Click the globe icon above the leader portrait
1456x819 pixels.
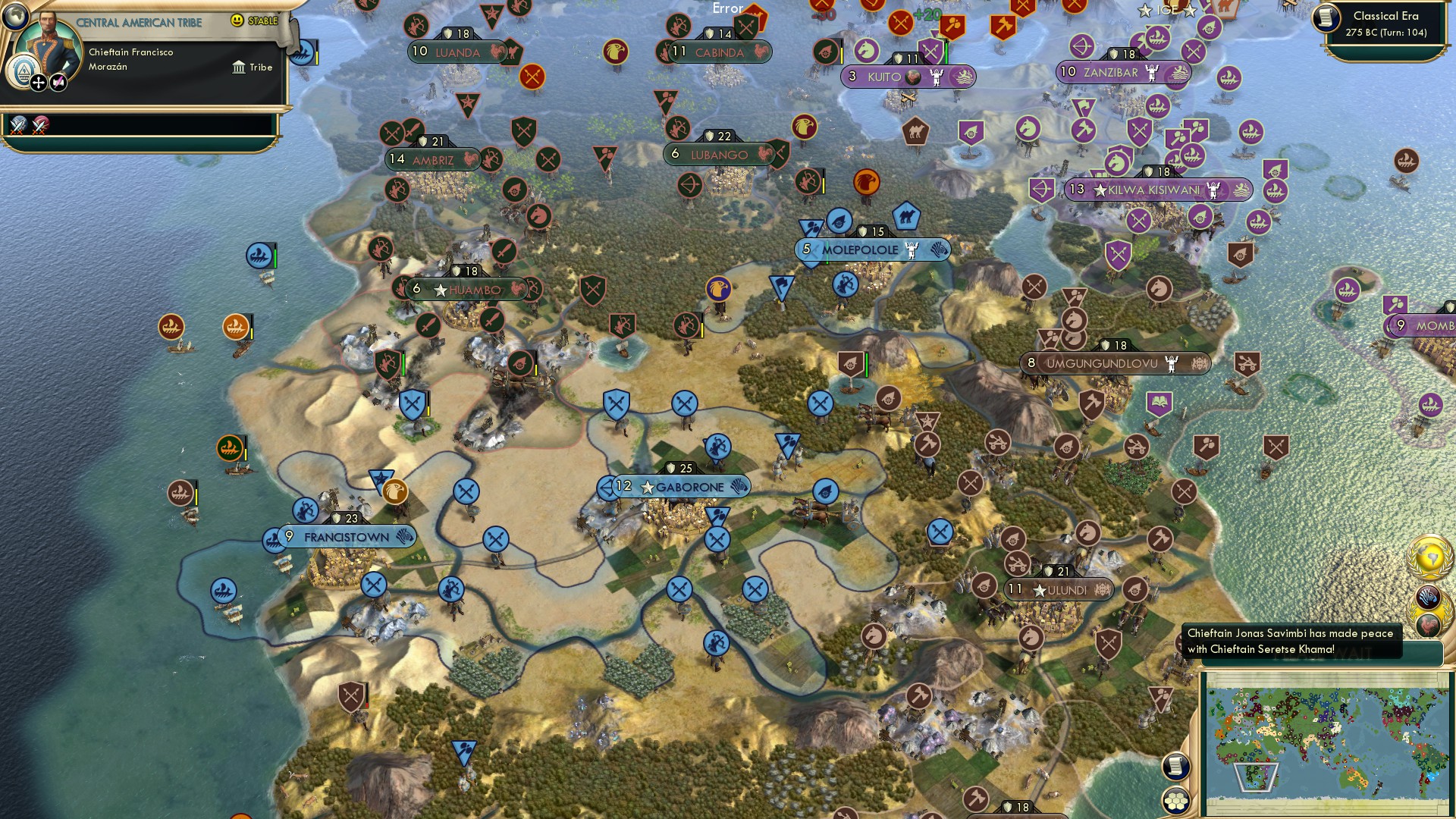point(17,17)
